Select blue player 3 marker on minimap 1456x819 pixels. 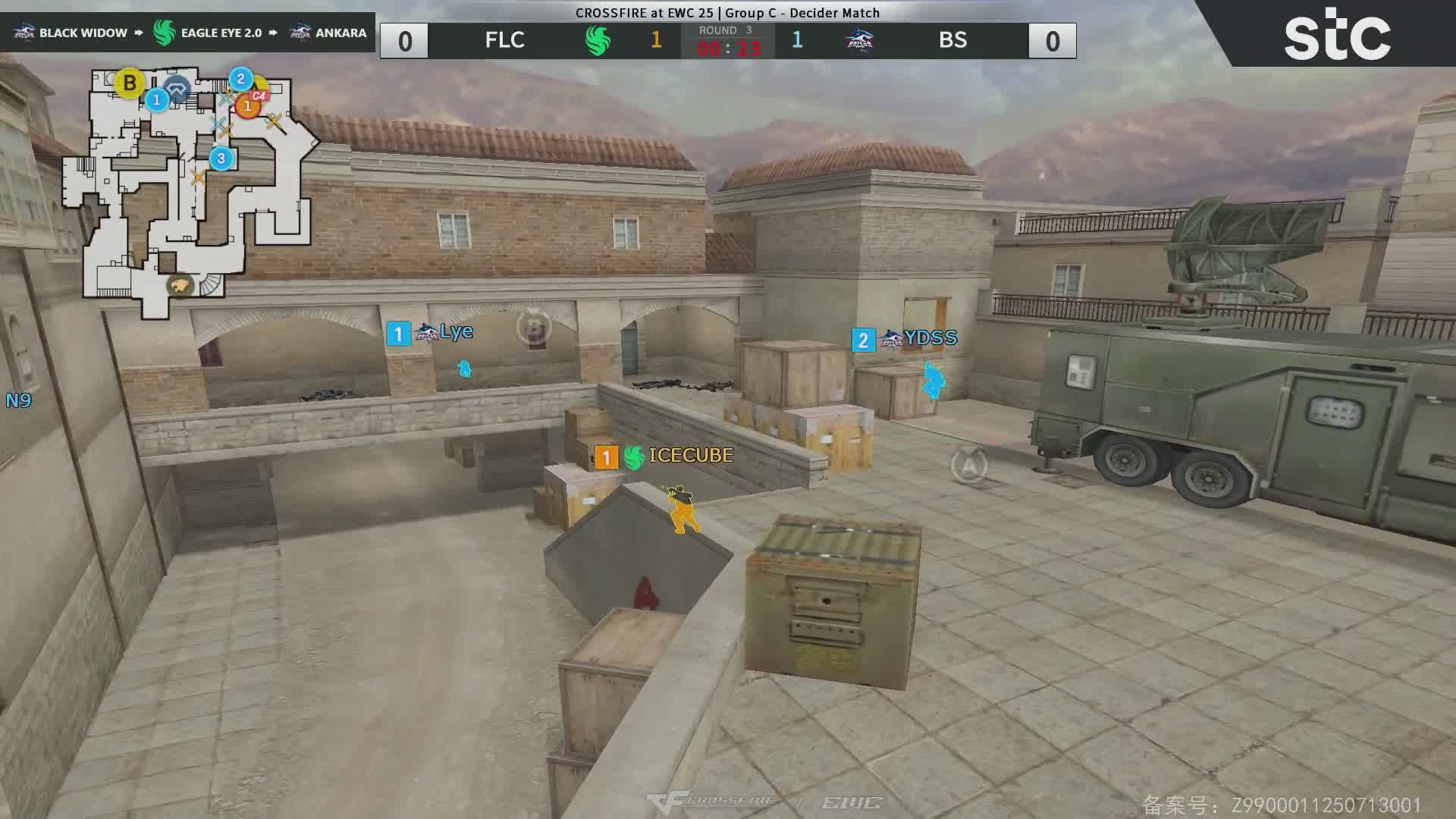pyautogui.click(x=221, y=158)
